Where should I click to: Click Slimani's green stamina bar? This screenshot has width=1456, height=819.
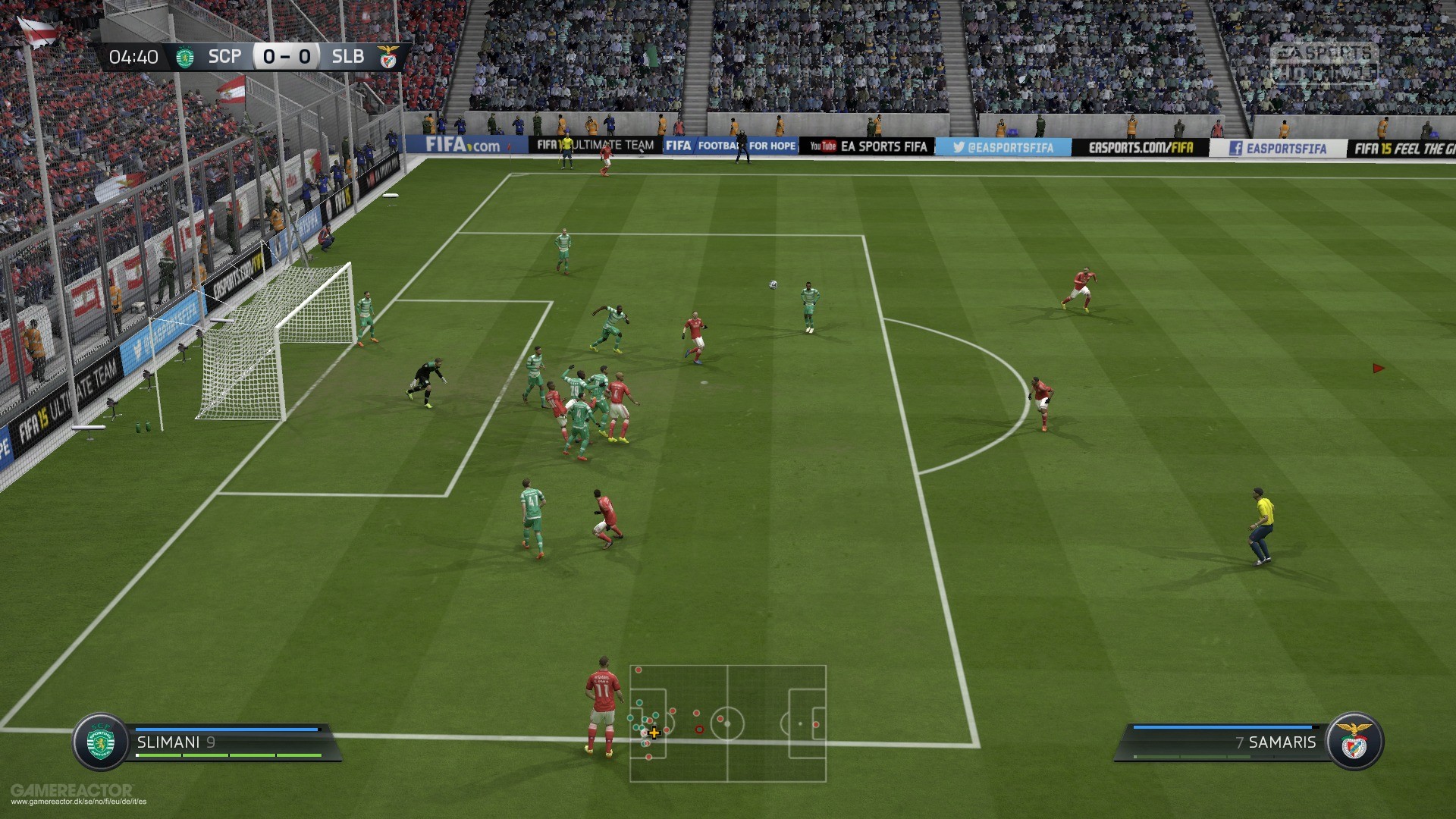[x=227, y=756]
